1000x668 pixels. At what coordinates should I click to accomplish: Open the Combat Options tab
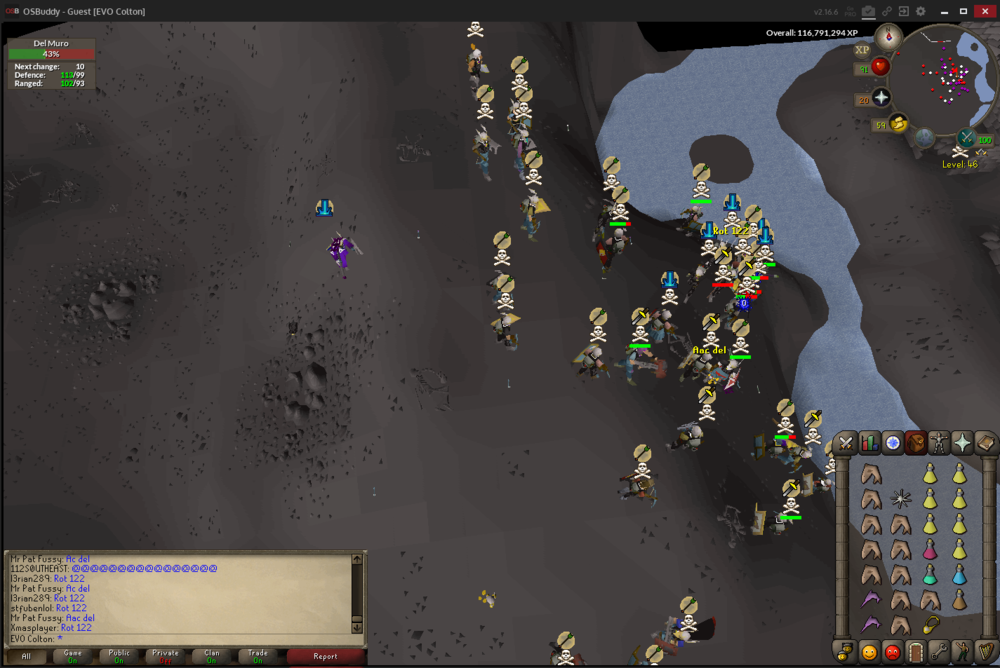pyautogui.click(x=846, y=442)
